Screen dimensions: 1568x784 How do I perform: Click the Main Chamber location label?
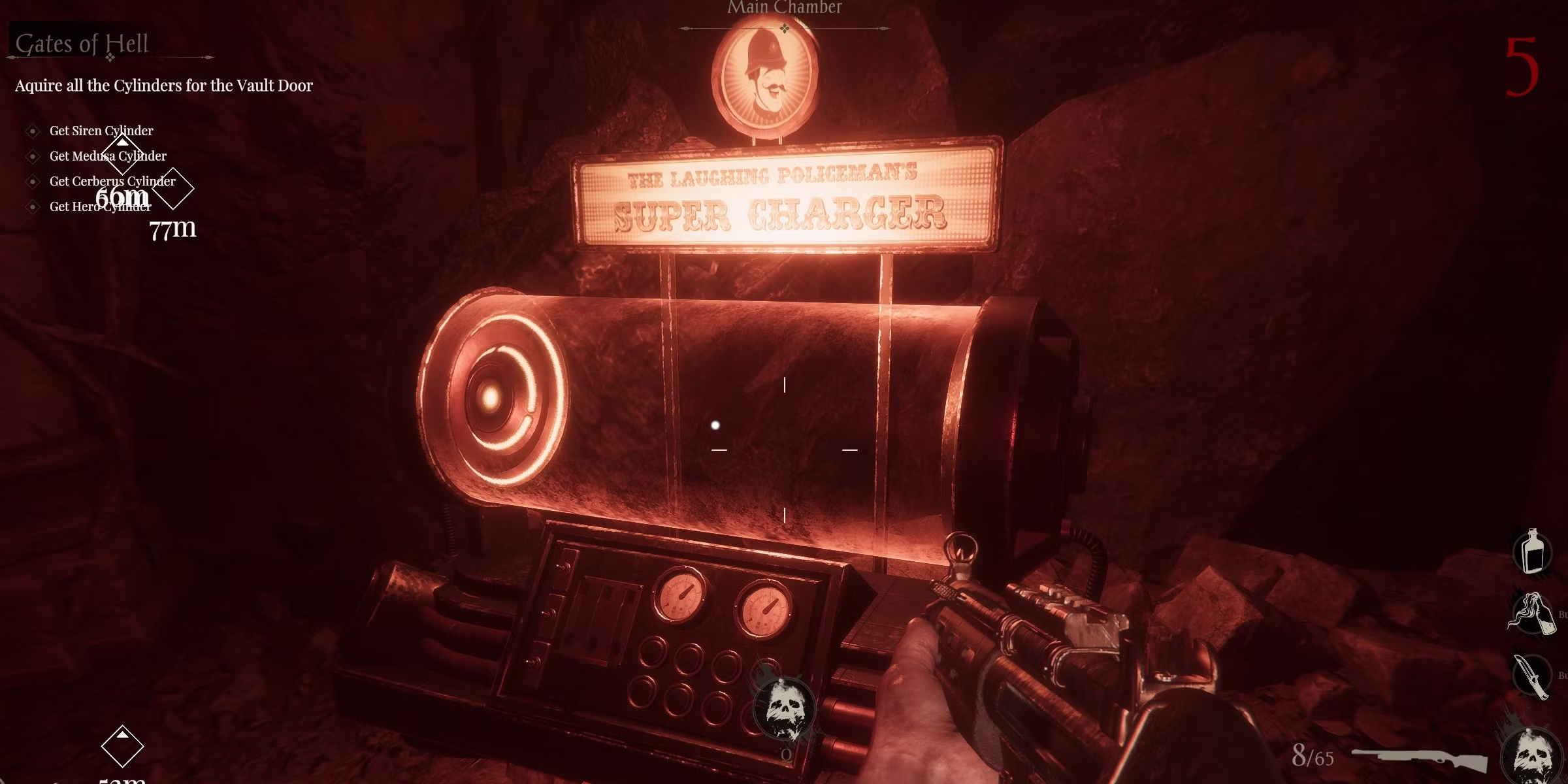coord(785,8)
